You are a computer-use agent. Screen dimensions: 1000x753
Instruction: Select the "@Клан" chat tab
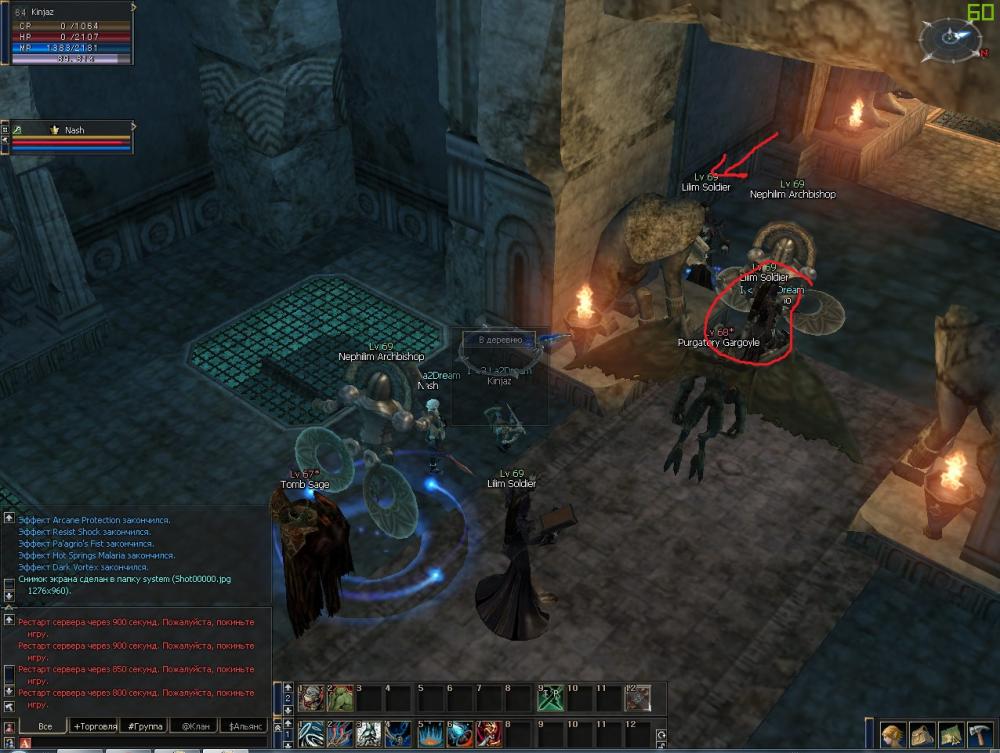pyautogui.click(x=195, y=726)
